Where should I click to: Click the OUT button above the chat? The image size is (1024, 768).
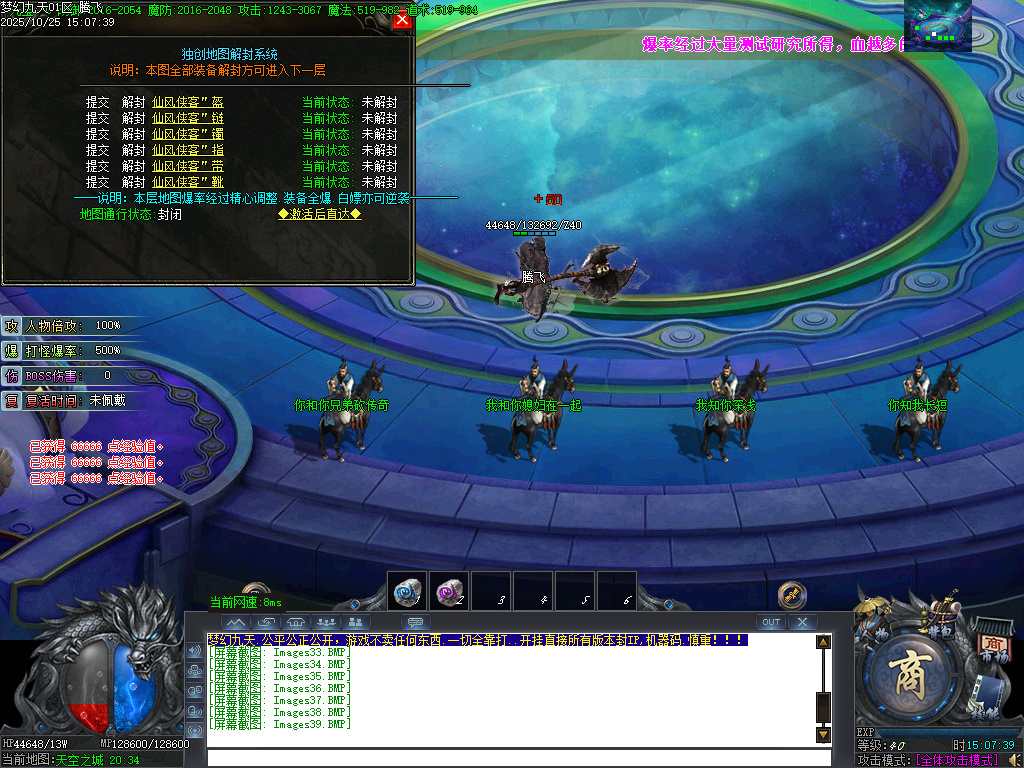pos(770,622)
